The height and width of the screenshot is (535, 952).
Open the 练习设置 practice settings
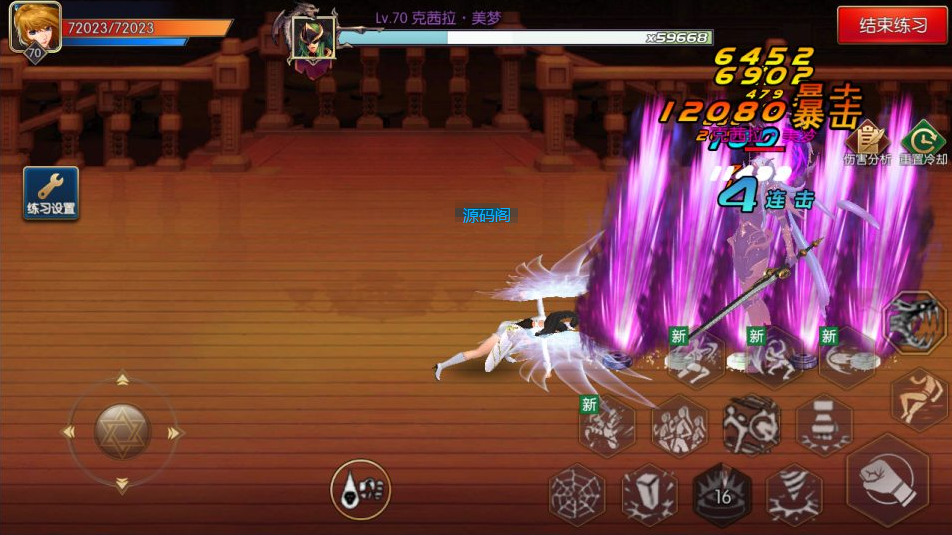51,193
